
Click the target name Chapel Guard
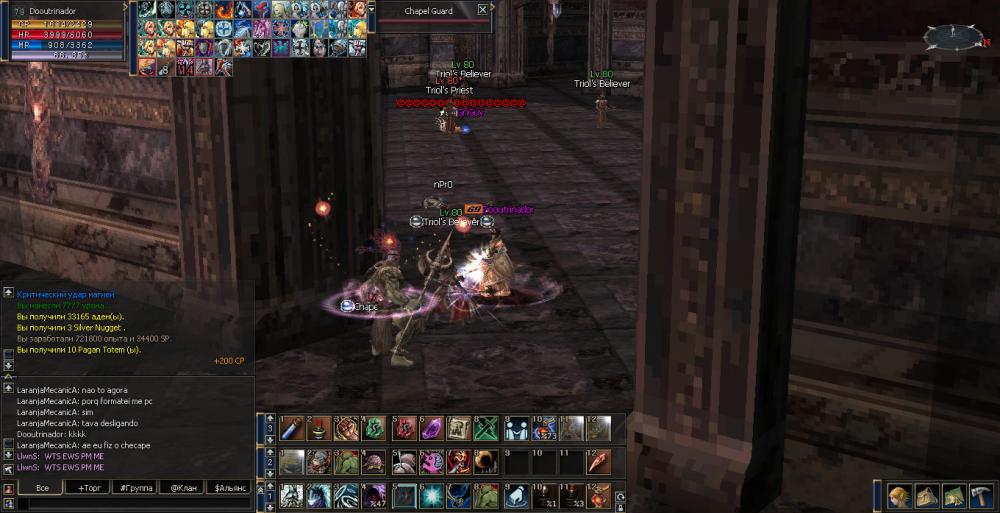428,11
